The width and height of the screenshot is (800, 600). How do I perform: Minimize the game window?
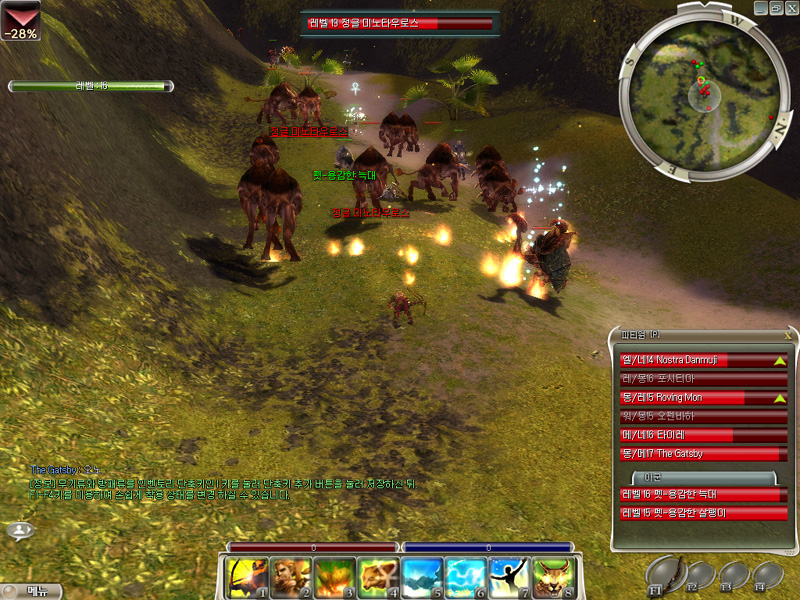[x=760, y=8]
